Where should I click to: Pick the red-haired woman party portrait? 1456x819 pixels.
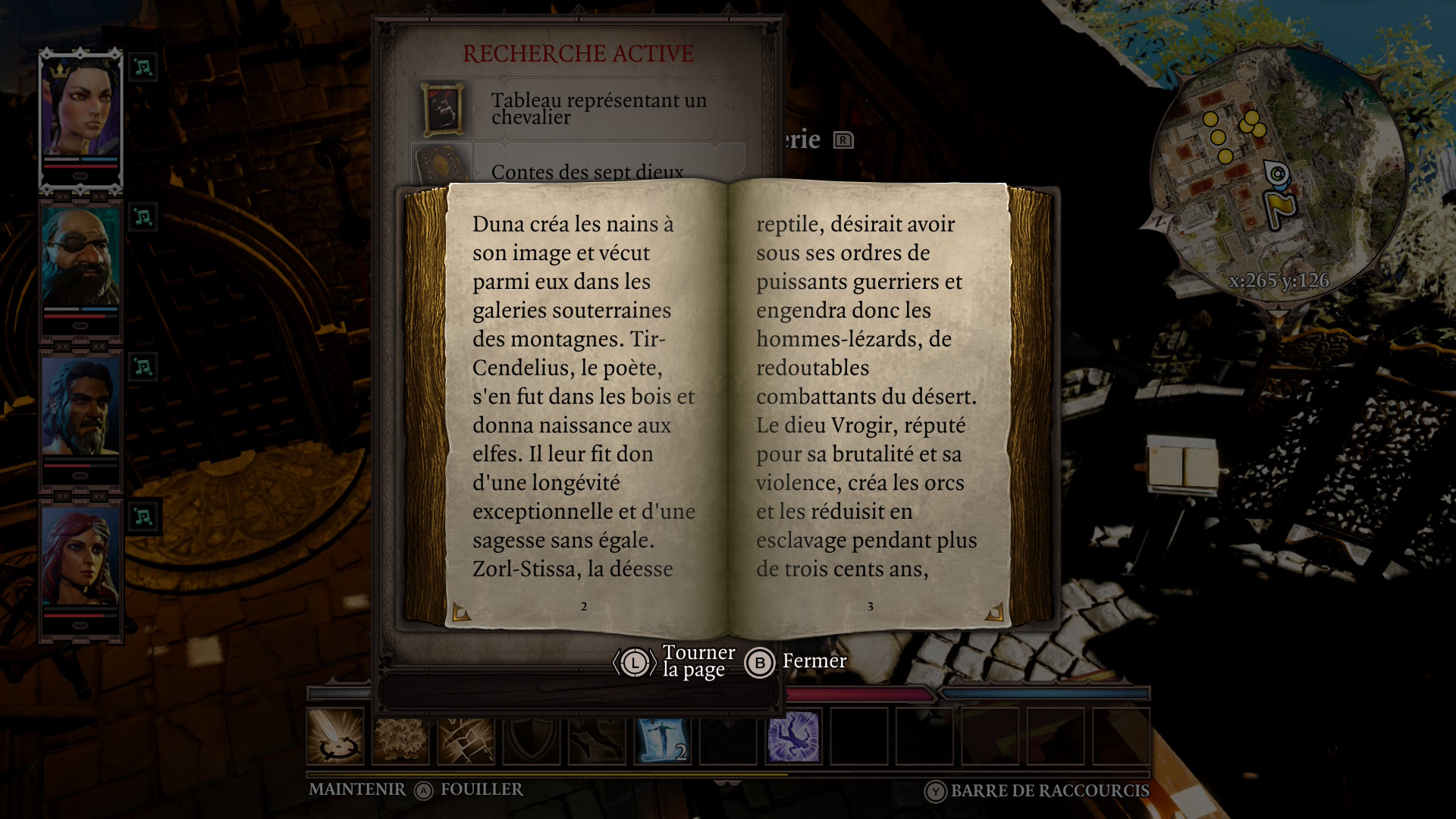[80, 557]
